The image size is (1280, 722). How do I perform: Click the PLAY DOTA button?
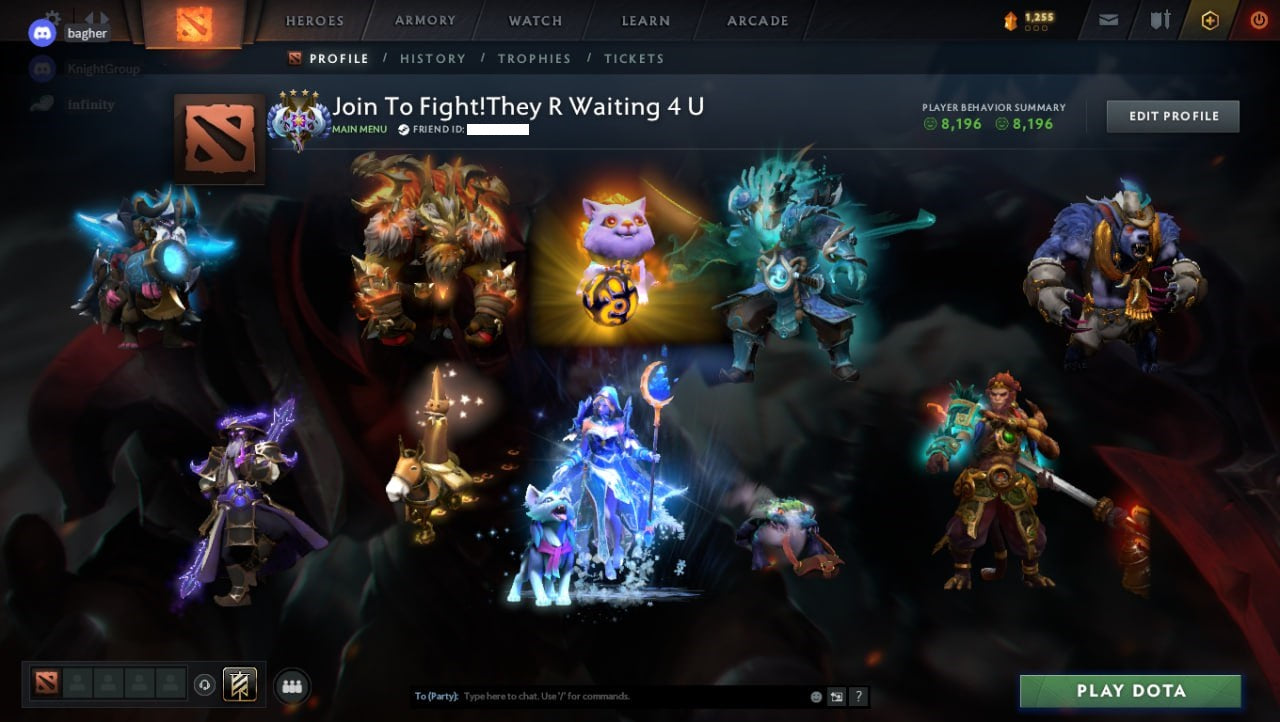click(x=1130, y=691)
